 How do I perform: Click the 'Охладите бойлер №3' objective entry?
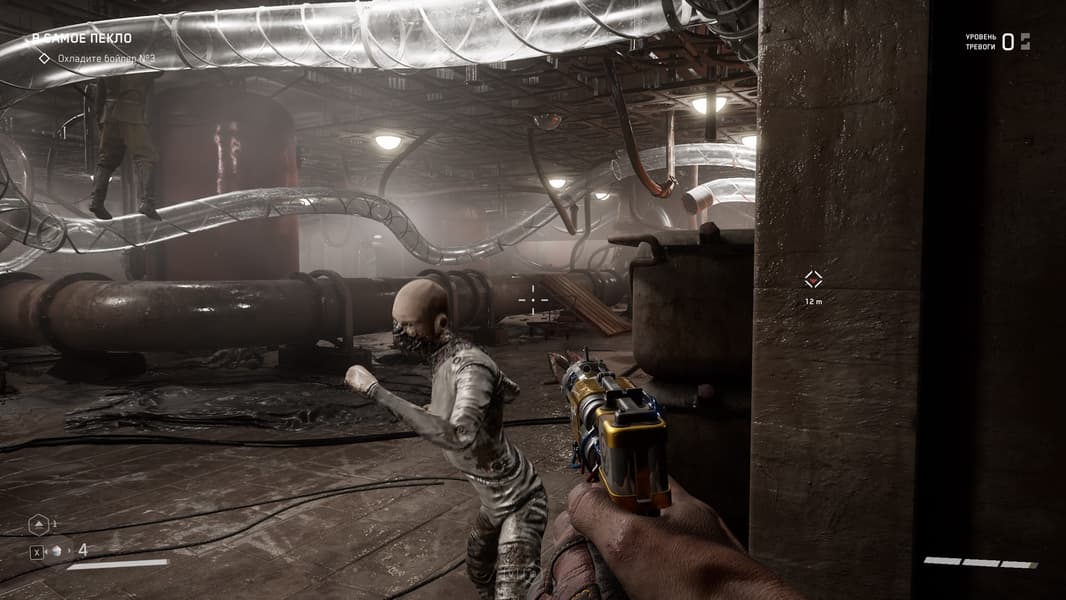(x=105, y=59)
